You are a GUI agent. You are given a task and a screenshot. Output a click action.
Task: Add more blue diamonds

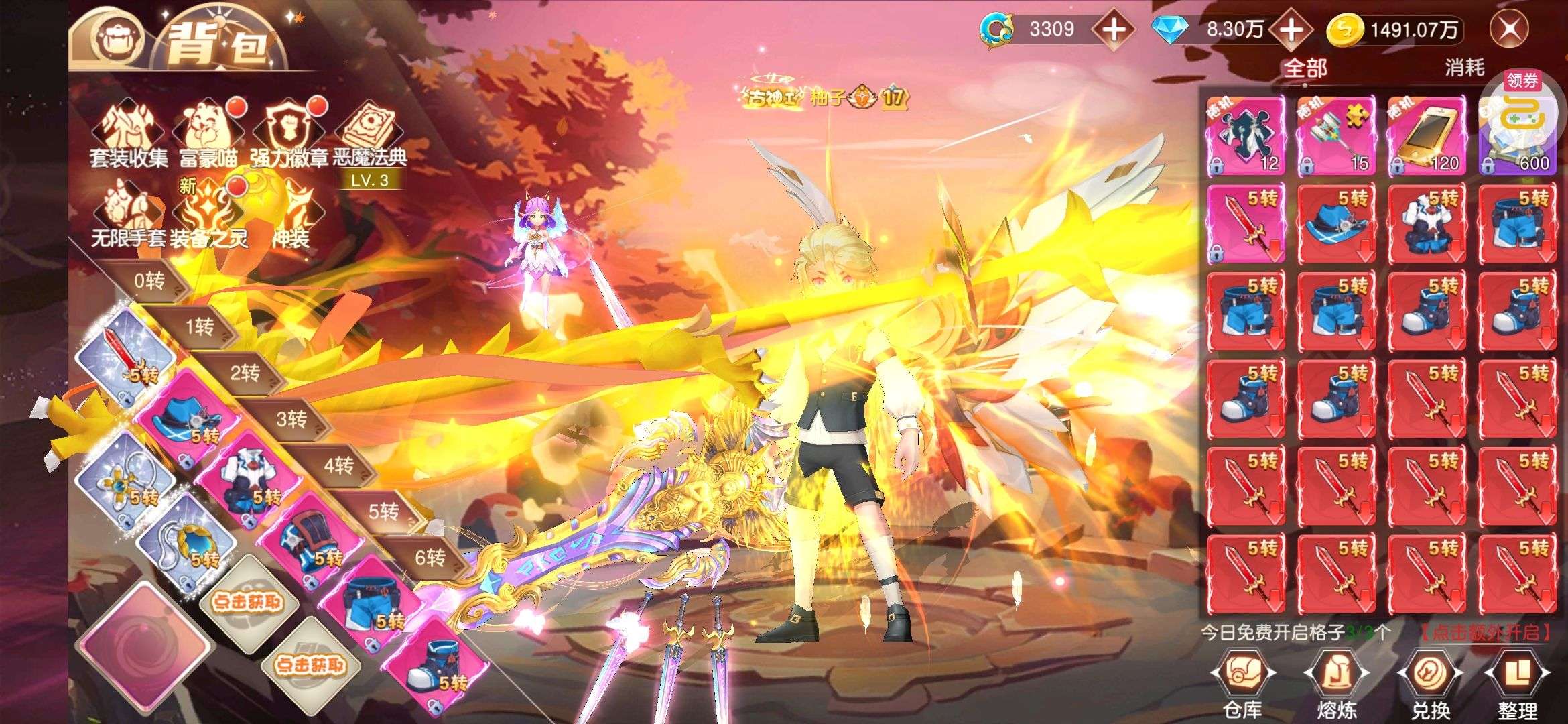[x=1291, y=29]
